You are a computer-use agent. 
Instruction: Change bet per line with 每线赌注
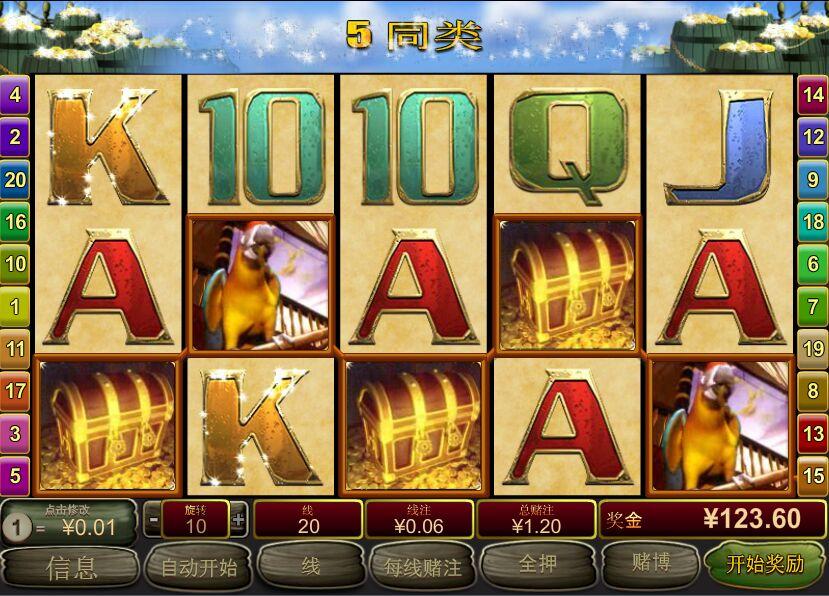(422, 567)
